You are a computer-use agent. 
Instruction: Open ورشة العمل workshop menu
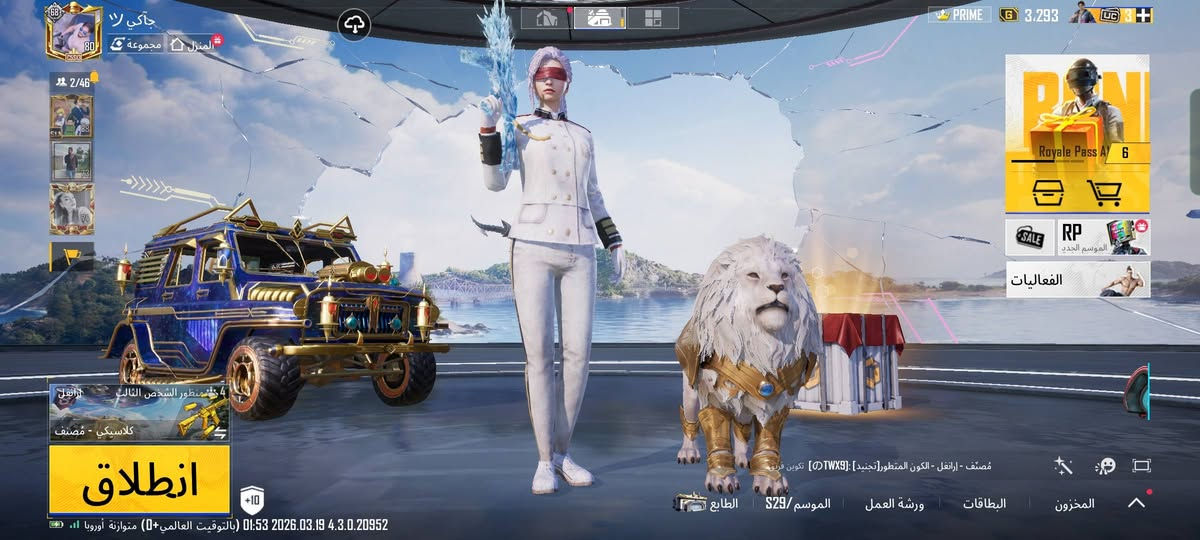(x=894, y=504)
